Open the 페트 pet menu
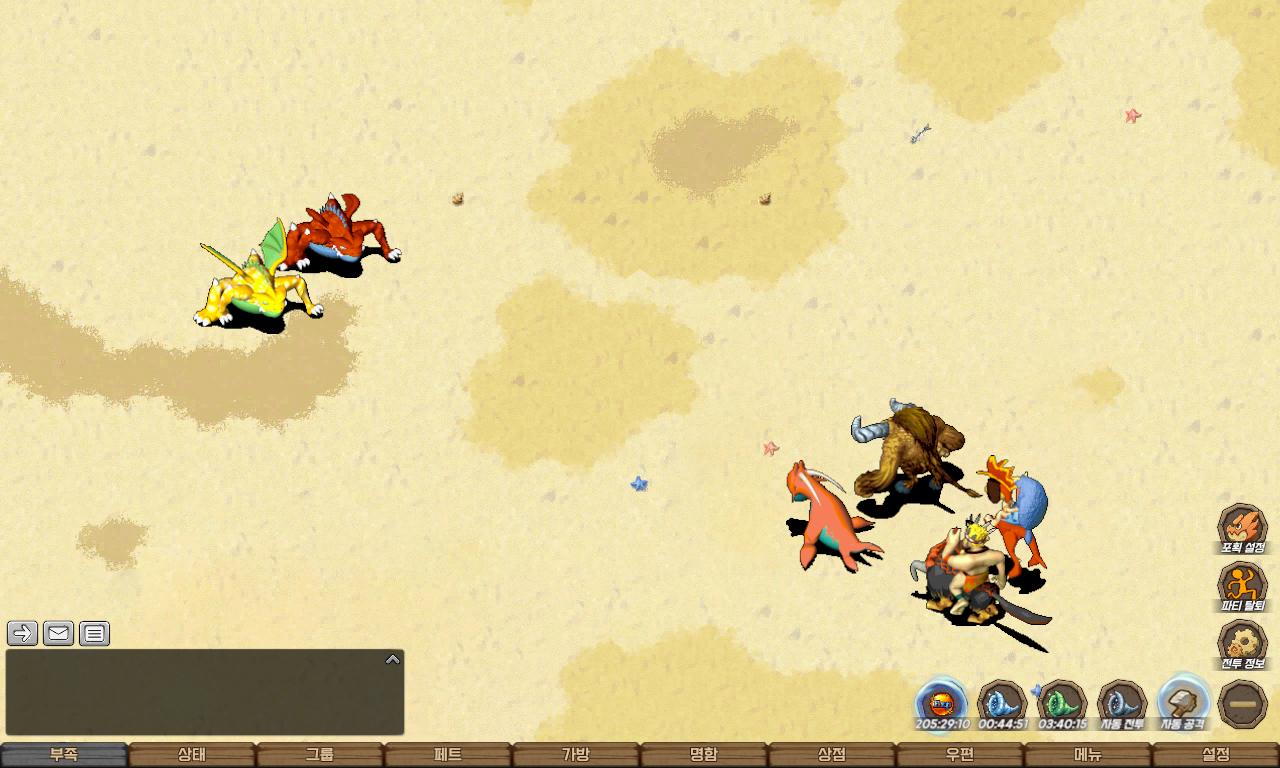Viewport: 1280px width, 768px height. (448, 755)
